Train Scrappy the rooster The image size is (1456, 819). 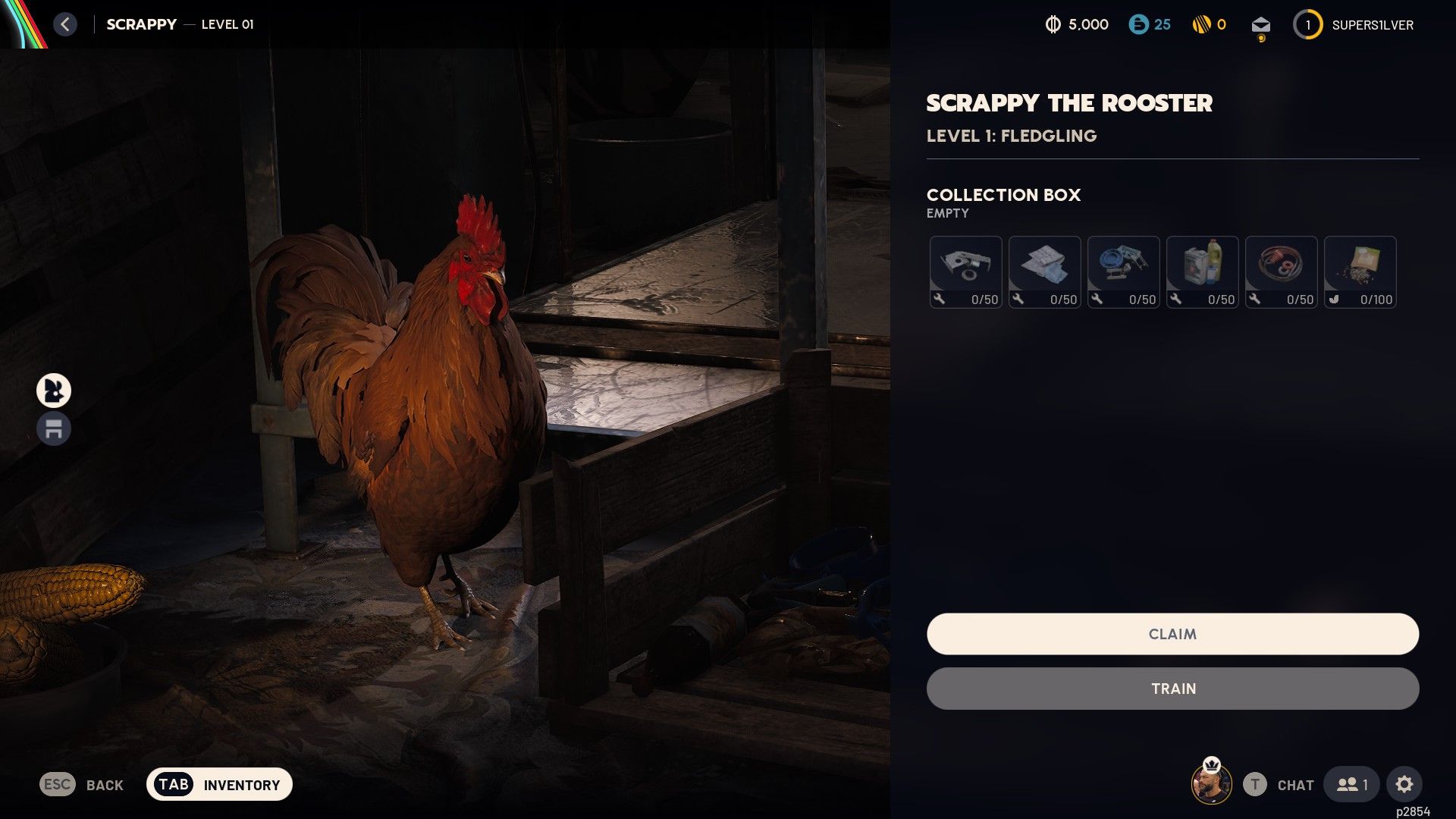[1172, 689]
